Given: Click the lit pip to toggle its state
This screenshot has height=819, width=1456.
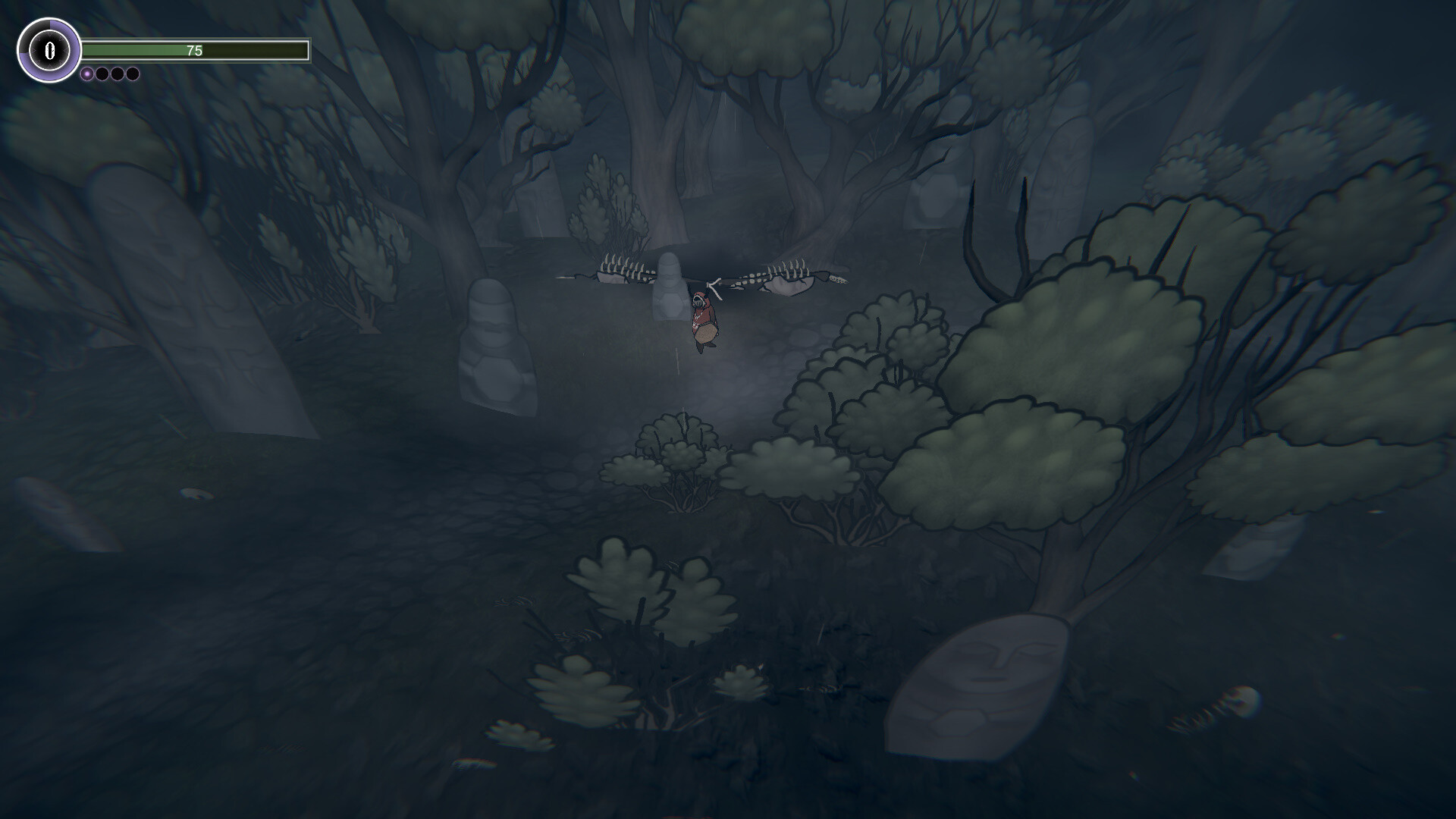Looking at the screenshot, I should pos(87,74).
